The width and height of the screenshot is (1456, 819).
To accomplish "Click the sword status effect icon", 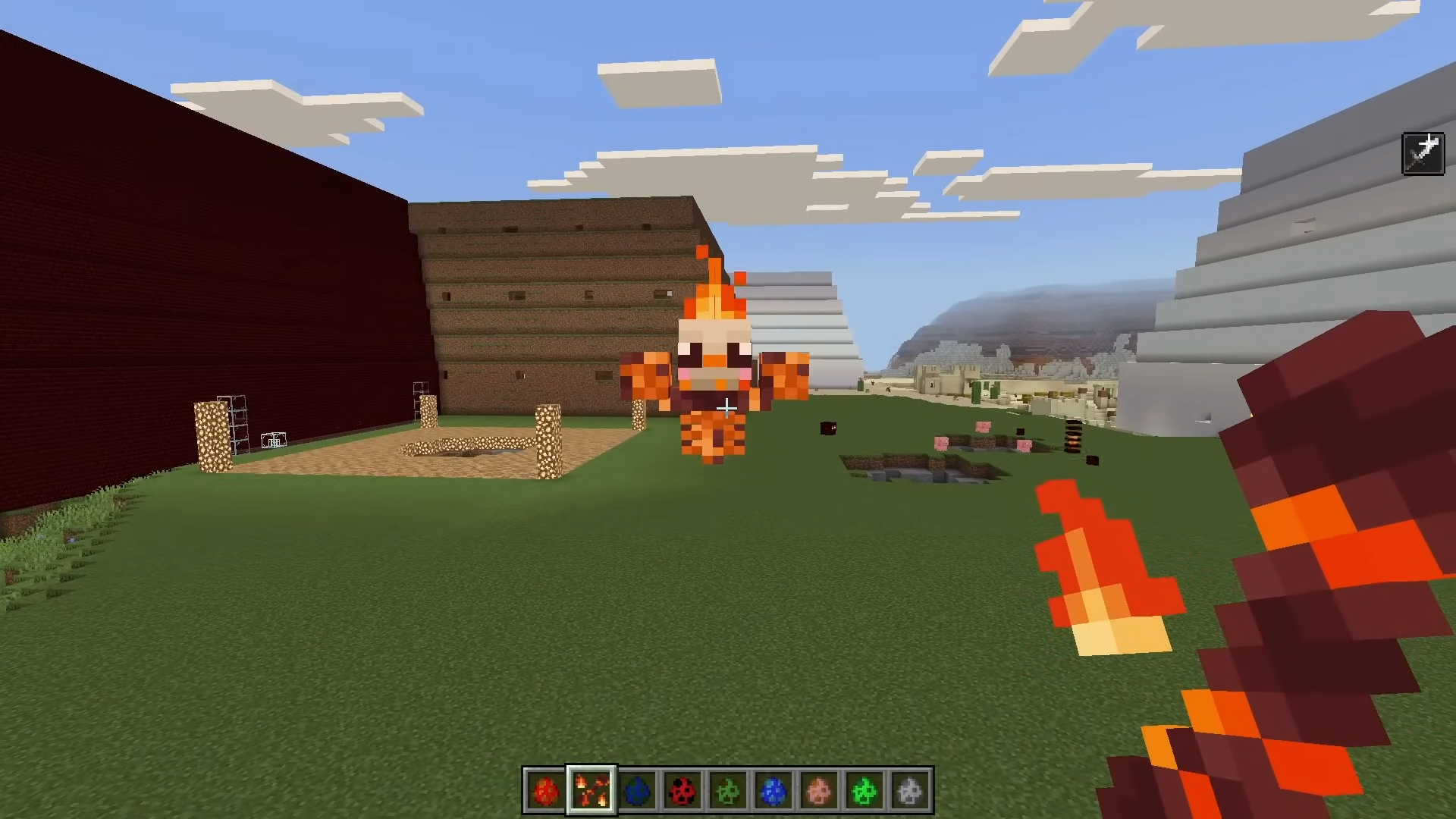I will tap(1423, 154).
